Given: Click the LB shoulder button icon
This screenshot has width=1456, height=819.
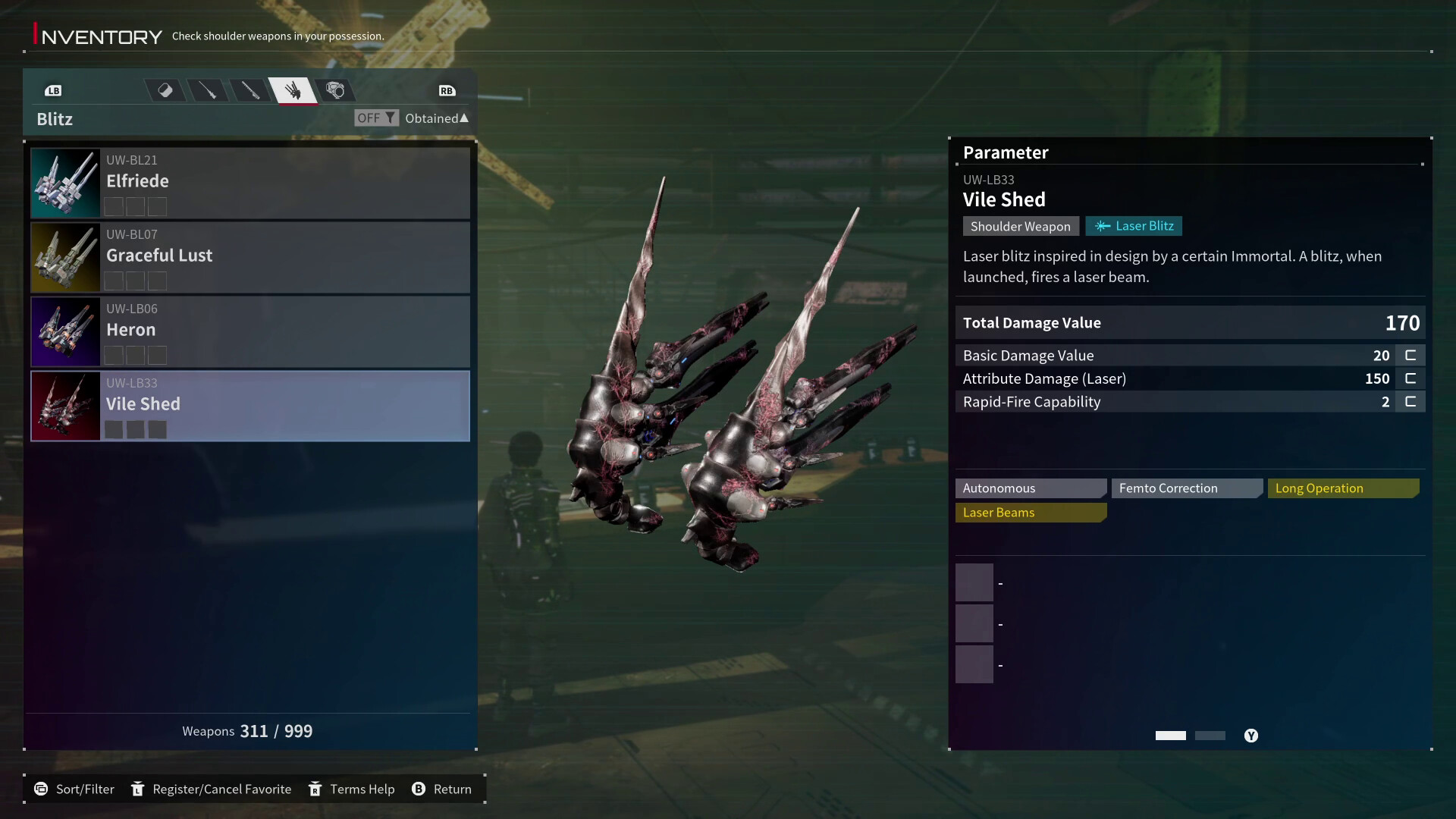Looking at the screenshot, I should 54,90.
